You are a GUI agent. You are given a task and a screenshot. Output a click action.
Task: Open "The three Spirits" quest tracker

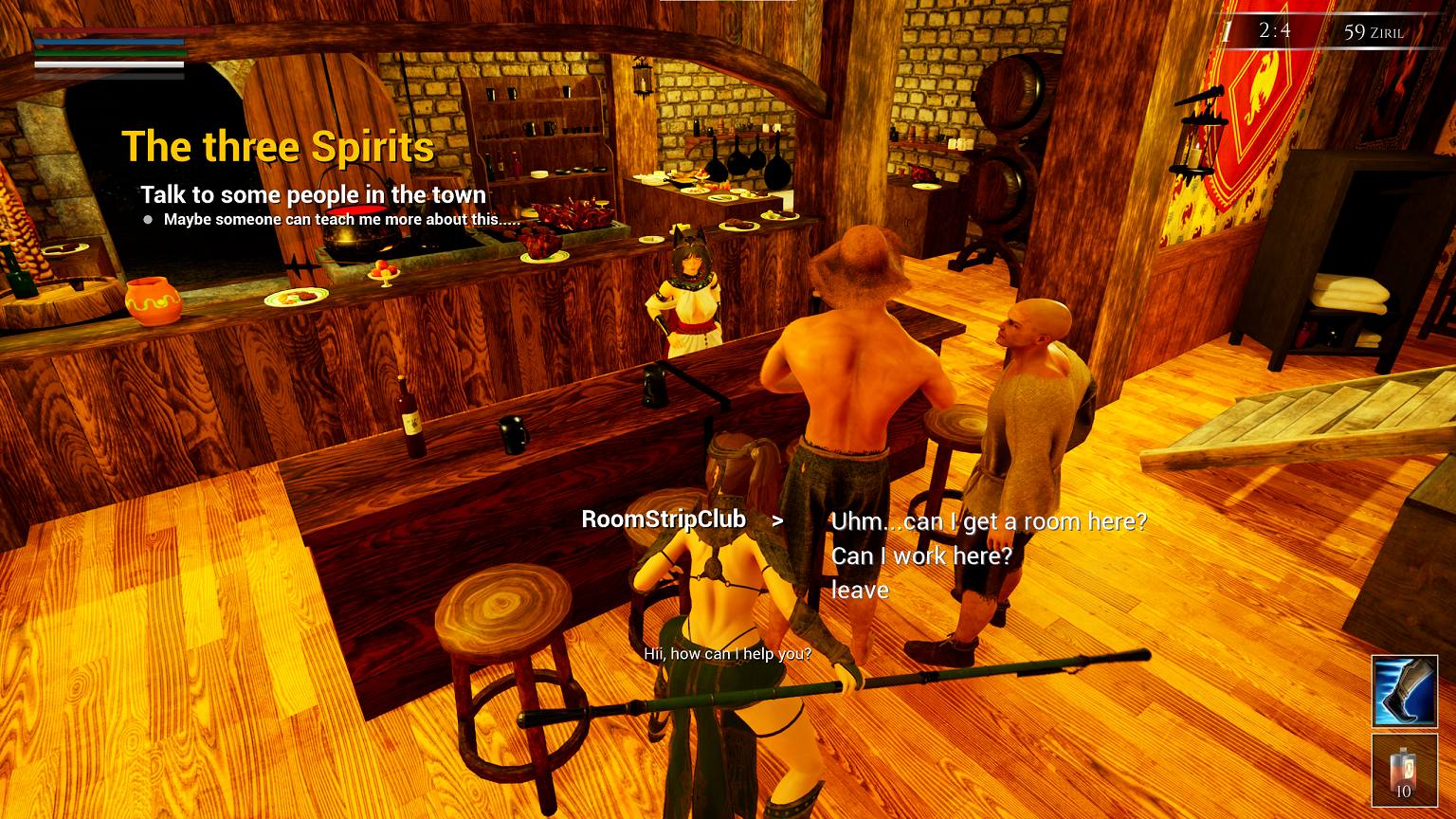(278, 147)
